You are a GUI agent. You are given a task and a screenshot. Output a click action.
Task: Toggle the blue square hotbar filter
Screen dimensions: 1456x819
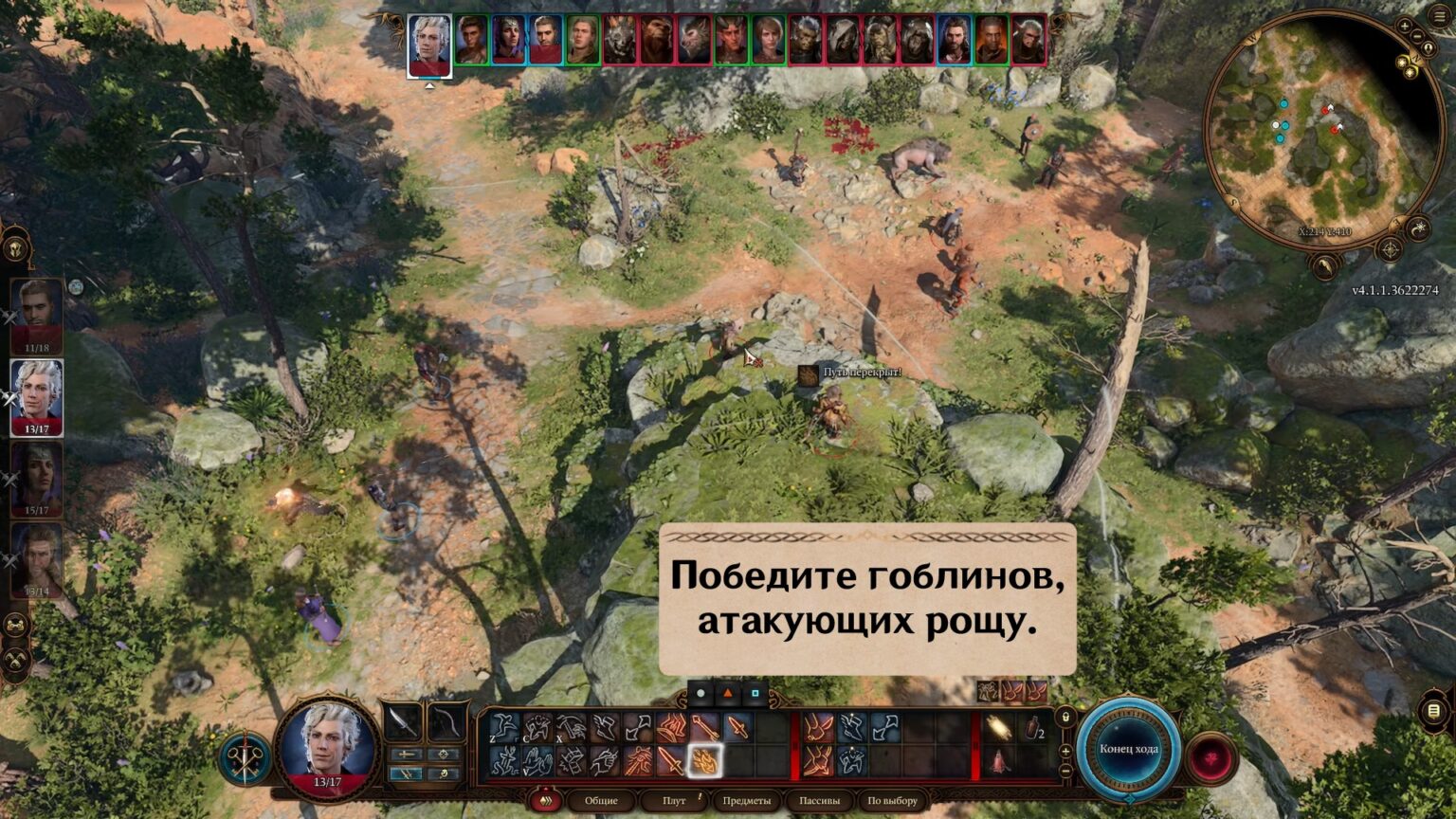pos(755,693)
